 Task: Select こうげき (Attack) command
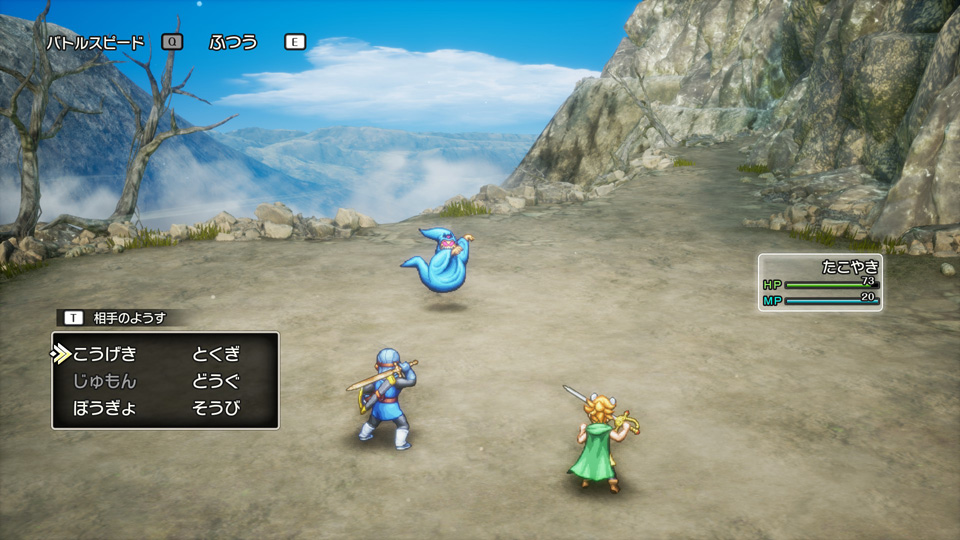(104, 354)
